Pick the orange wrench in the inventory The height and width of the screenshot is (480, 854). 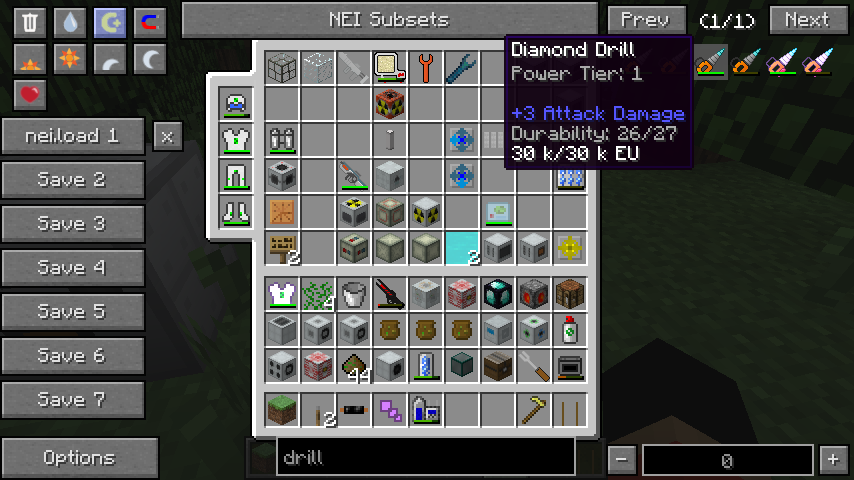click(426, 67)
